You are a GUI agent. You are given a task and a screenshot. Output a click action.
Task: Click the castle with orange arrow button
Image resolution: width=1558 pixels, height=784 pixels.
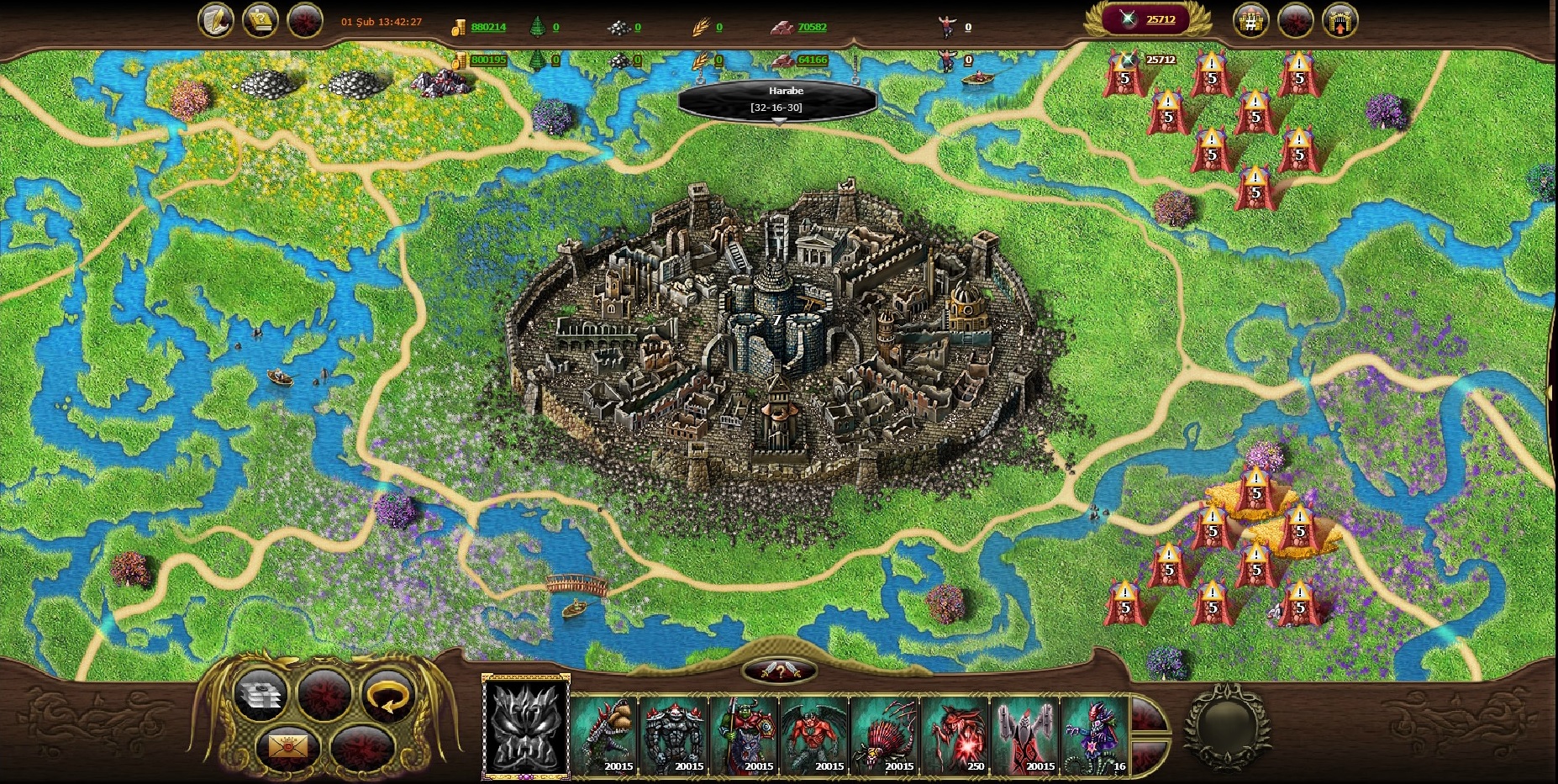click(x=1340, y=20)
